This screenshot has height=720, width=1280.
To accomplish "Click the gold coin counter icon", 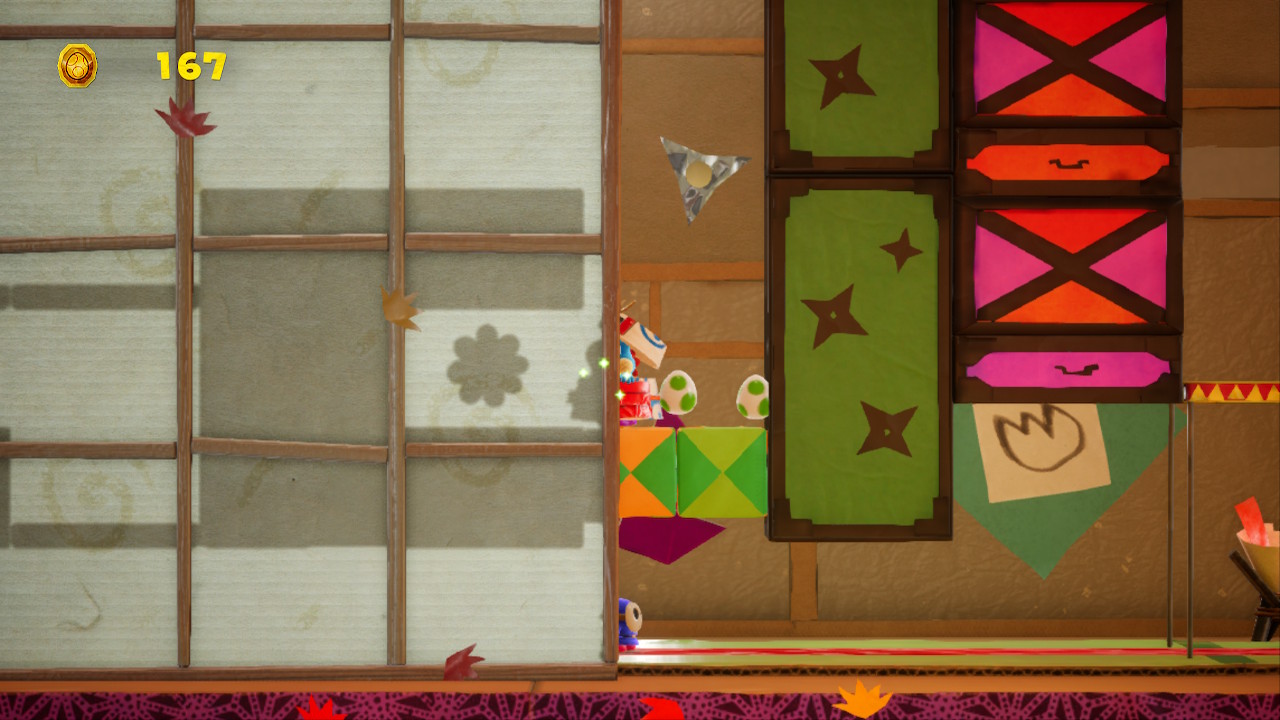I will click(x=77, y=66).
